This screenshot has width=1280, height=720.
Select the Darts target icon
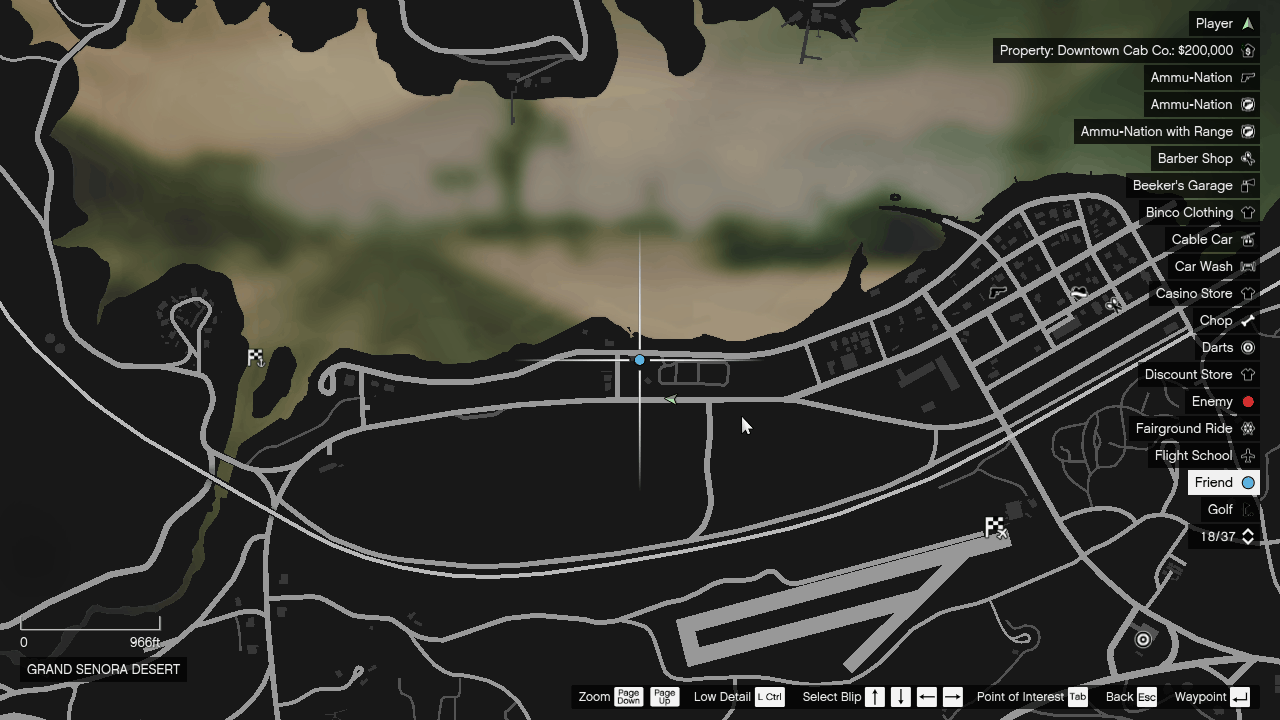(1248, 347)
